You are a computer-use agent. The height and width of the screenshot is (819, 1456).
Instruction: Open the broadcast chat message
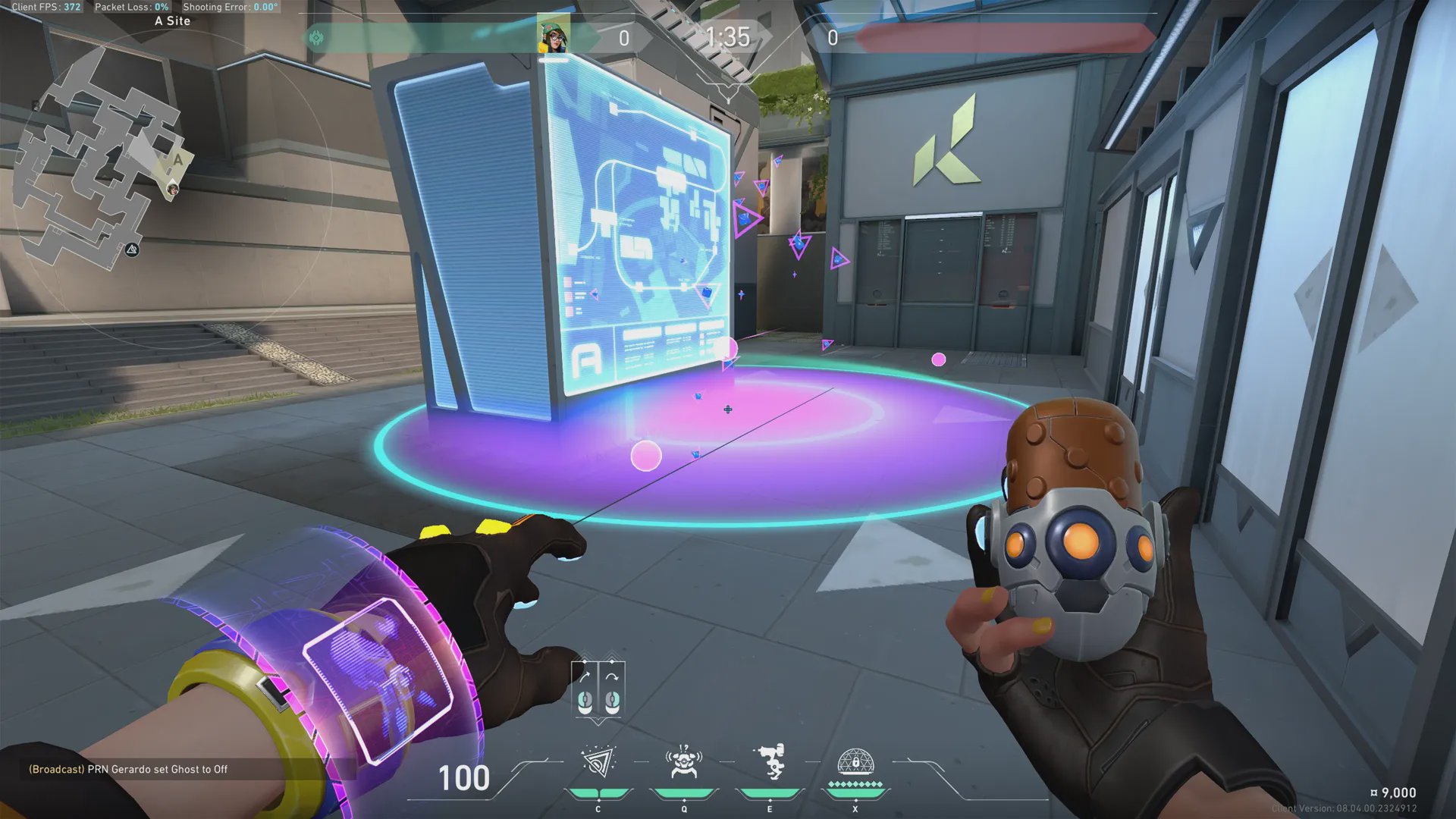click(x=128, y=769)
